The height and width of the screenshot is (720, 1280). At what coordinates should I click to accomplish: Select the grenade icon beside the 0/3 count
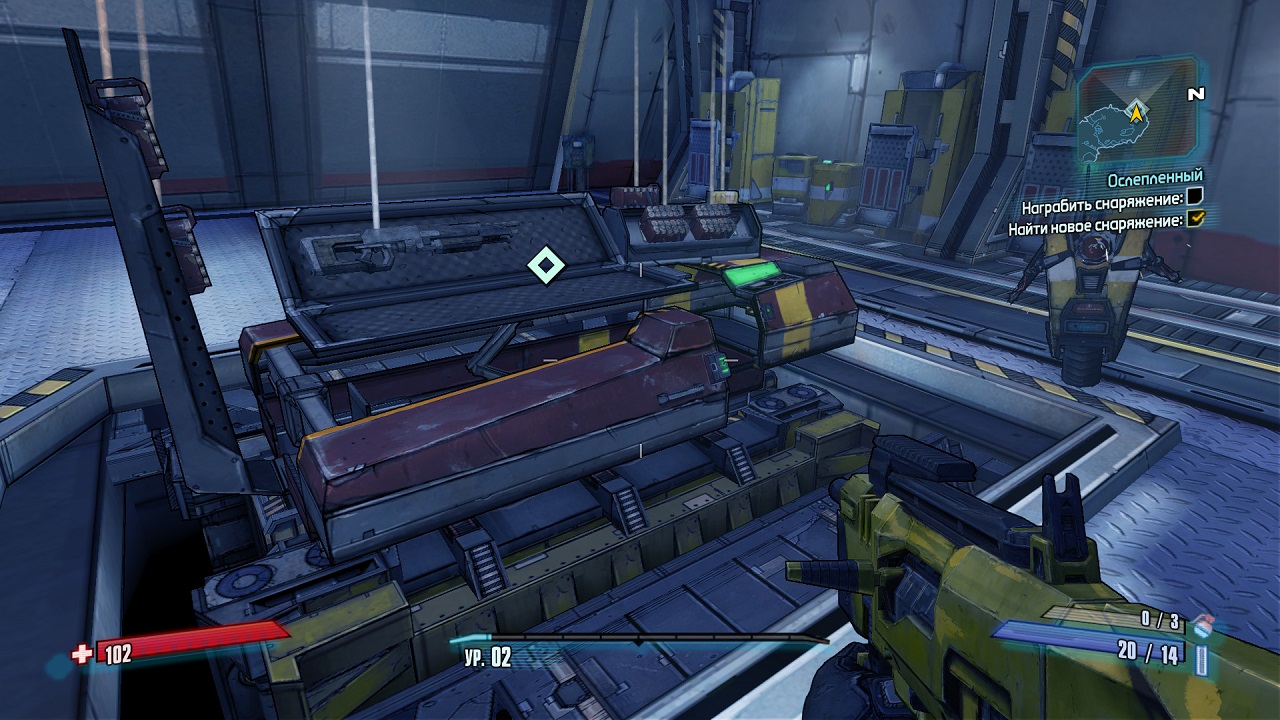pos(1202,625)
